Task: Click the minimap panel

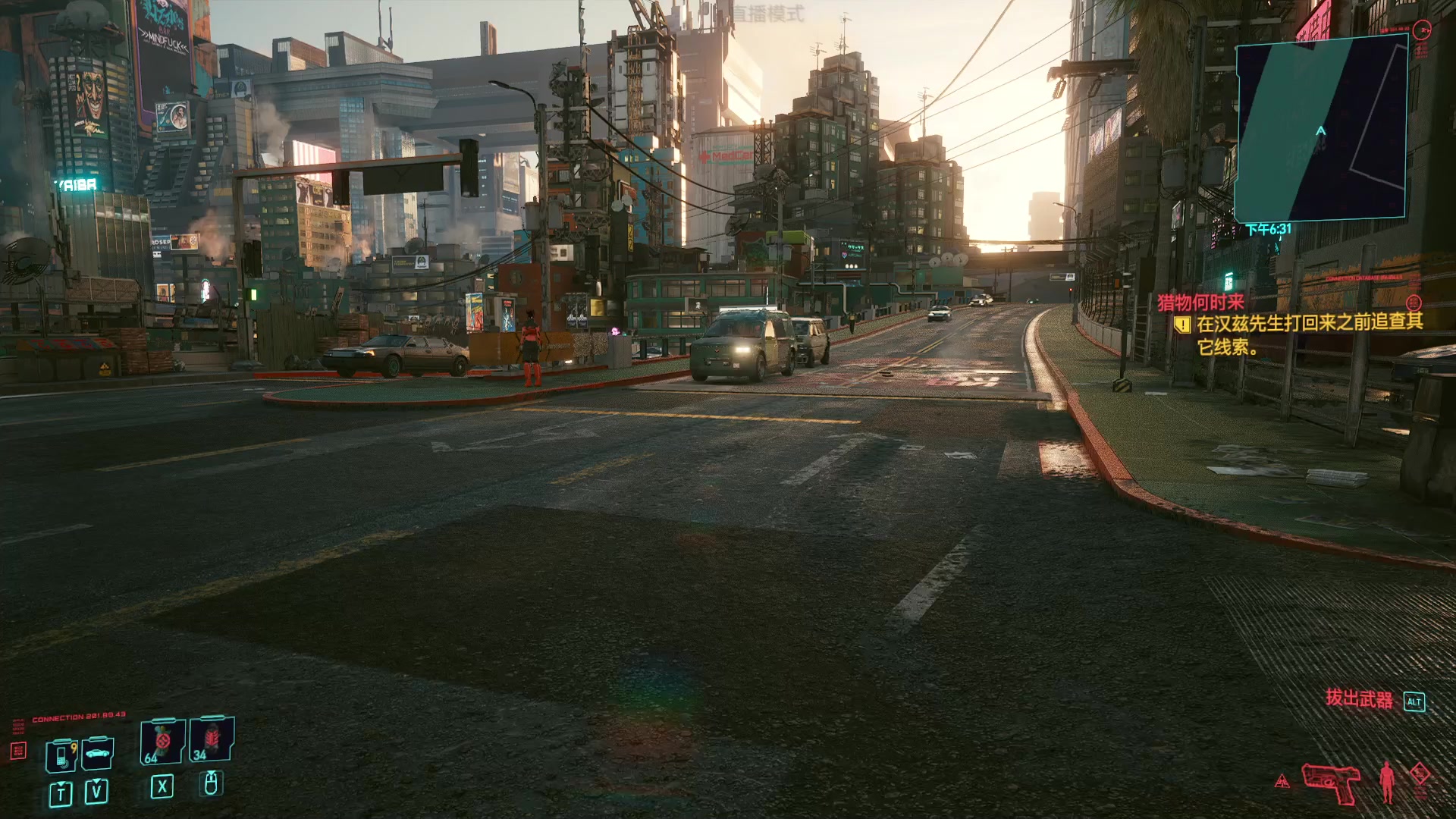Action: pyautogui.click(x=1322, y=129)
